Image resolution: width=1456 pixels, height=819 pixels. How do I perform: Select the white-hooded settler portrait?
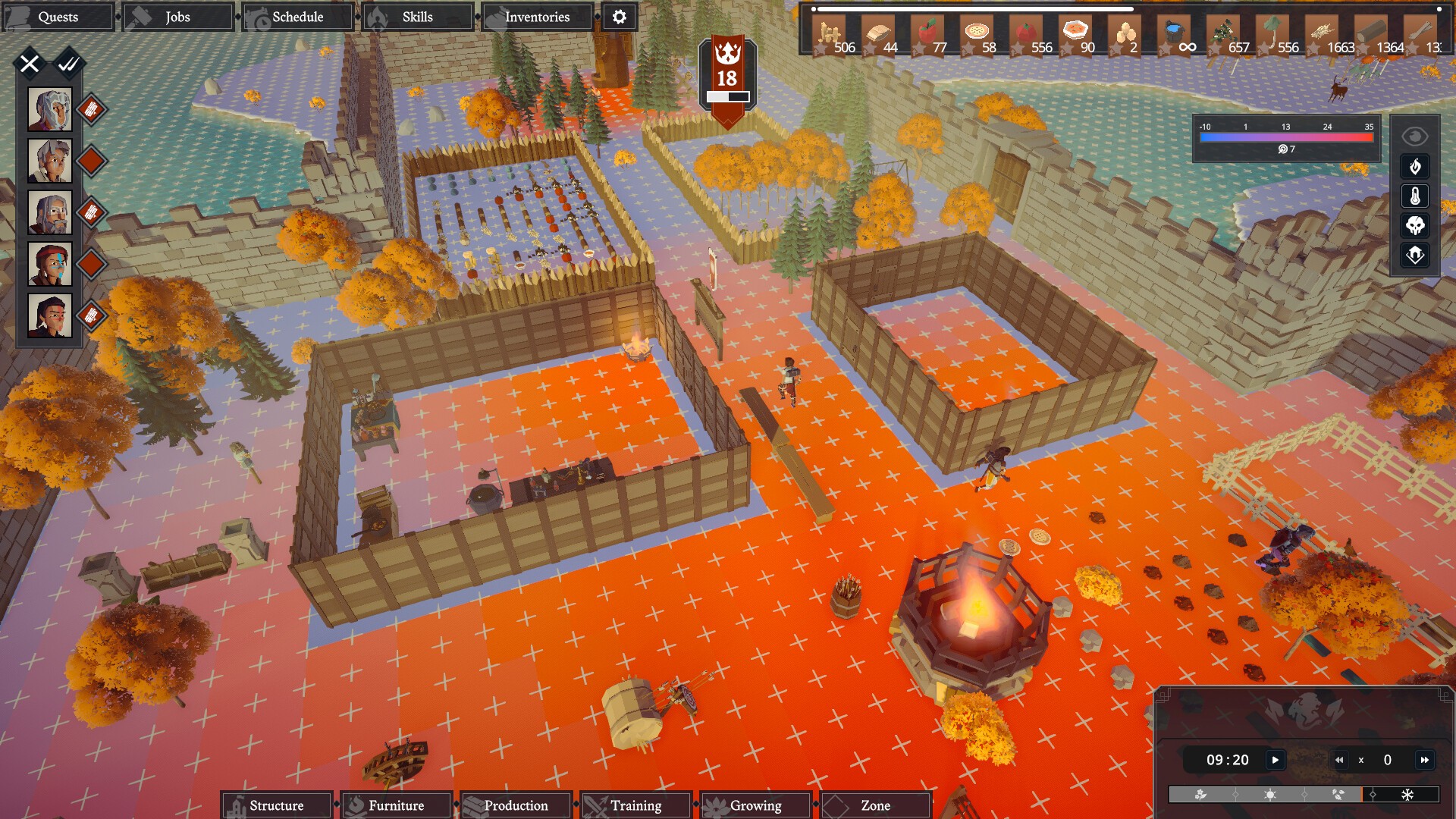(50, 109)
